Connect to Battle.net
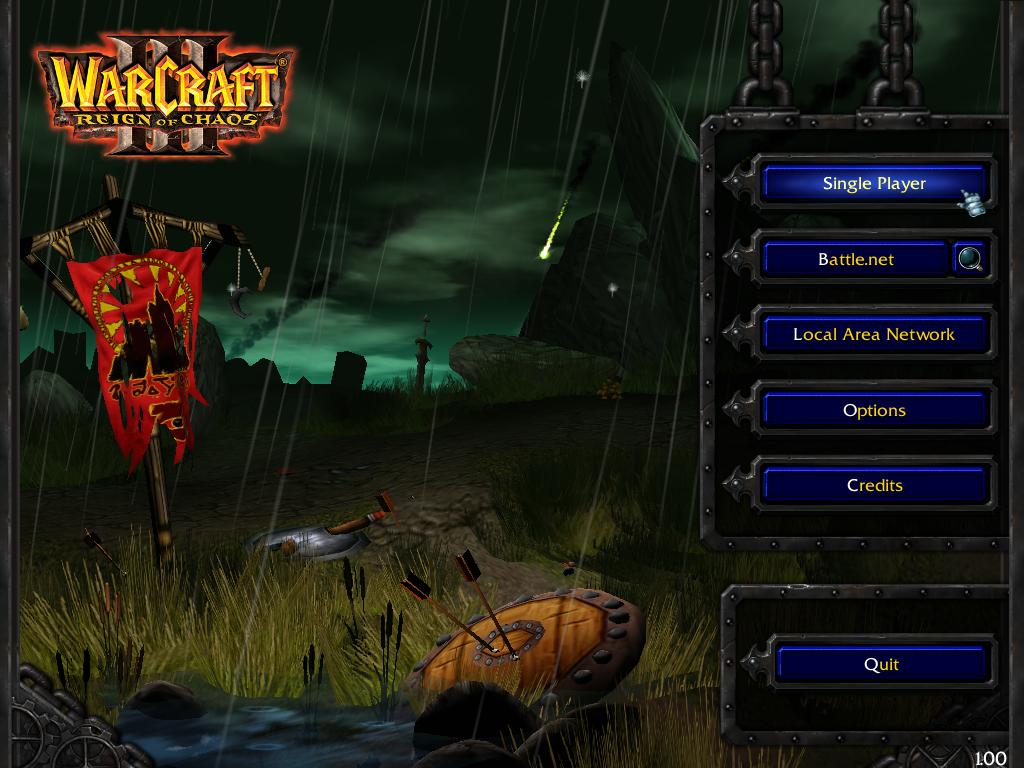 (855, 260)
